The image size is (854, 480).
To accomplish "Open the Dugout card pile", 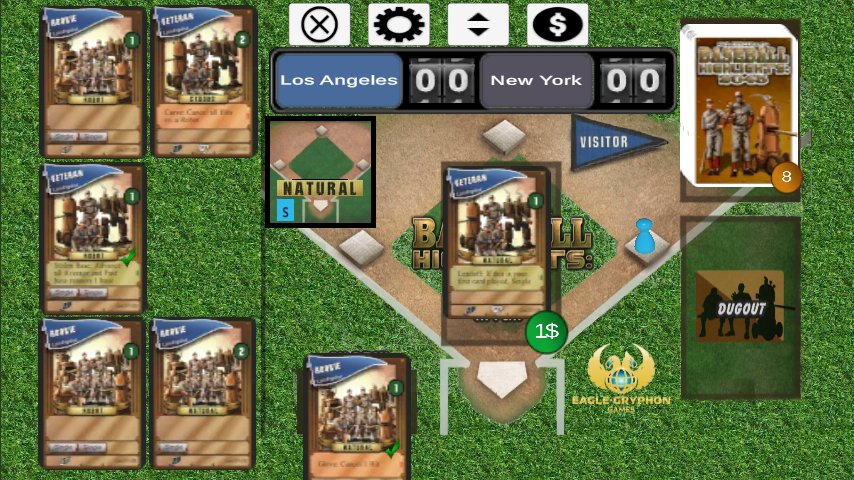I will tap(740, 308).
